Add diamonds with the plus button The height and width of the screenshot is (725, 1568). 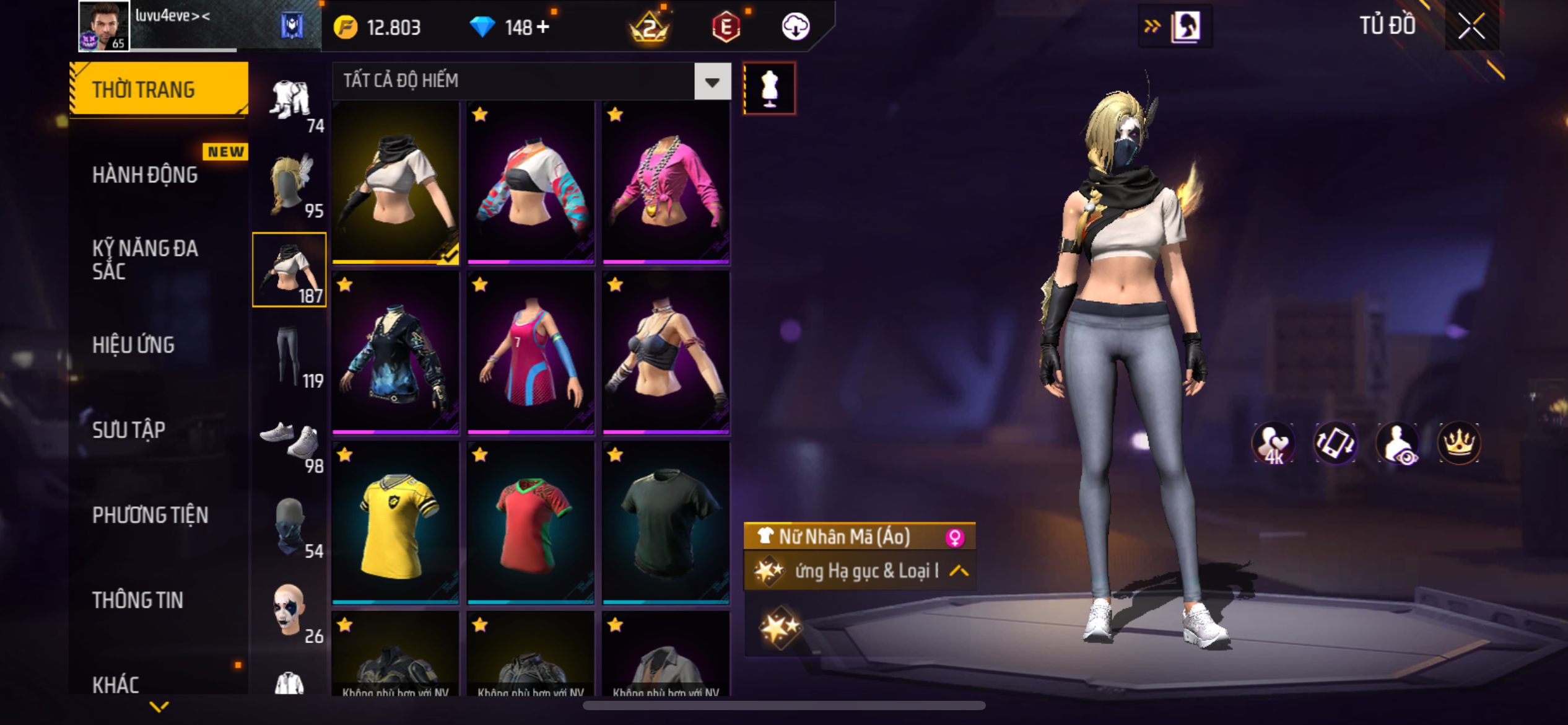pos(543,27)
